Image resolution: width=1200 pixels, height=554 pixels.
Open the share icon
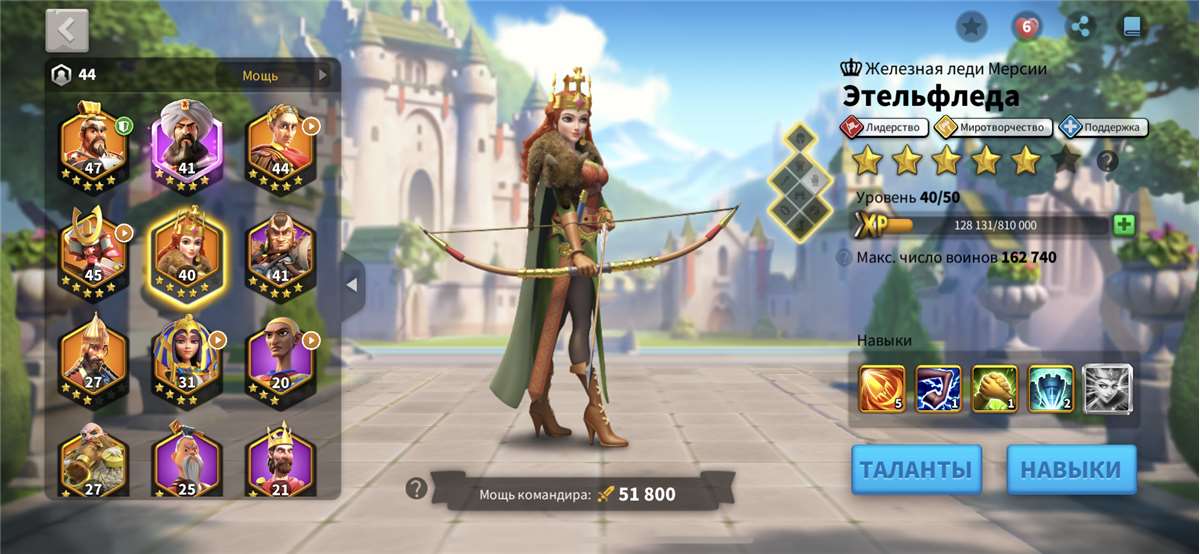click(x=1079, y=27)
